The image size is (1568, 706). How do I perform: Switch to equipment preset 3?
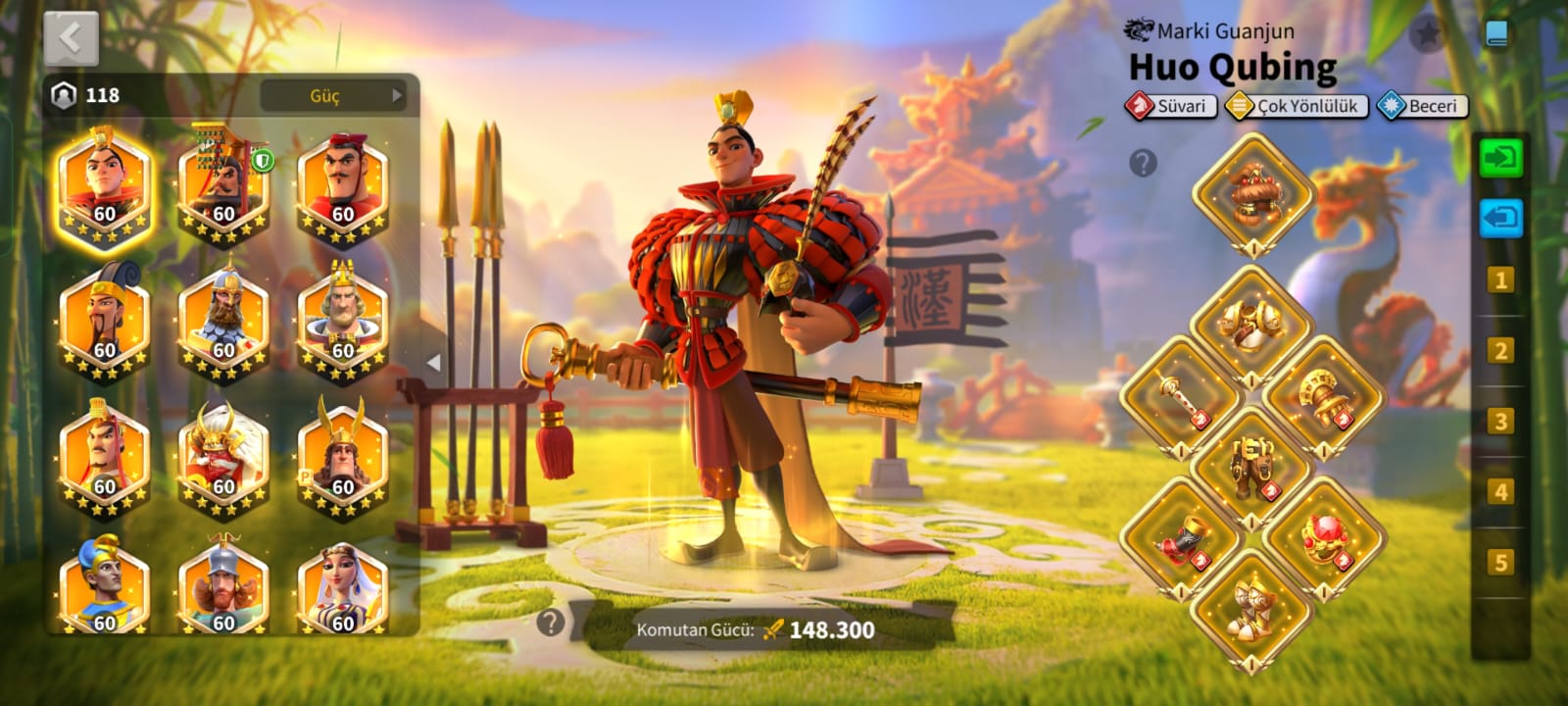tap(1500, 422)
